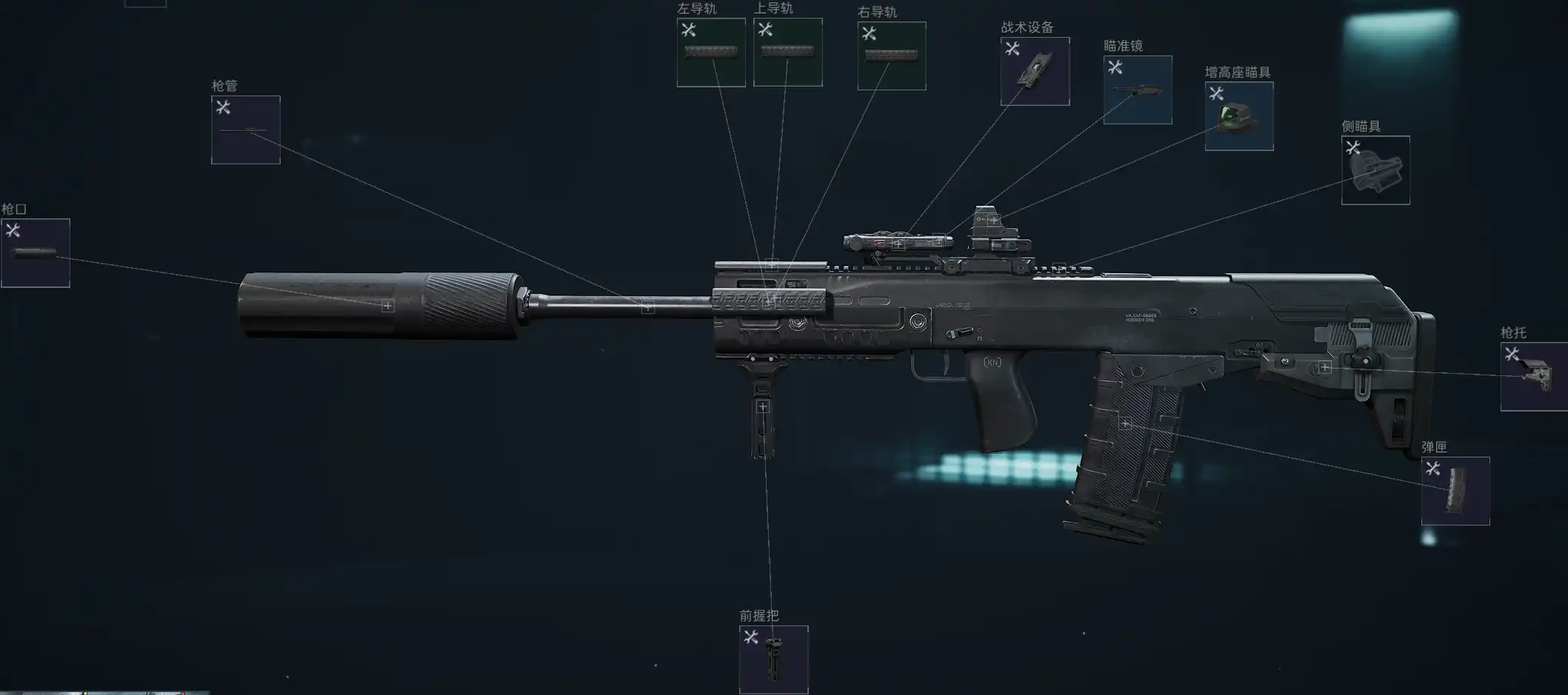Viewport: 1568px width, 695px height.
Task: Open the 侧瞄具 side sight slot
Action: point(1375,170)
